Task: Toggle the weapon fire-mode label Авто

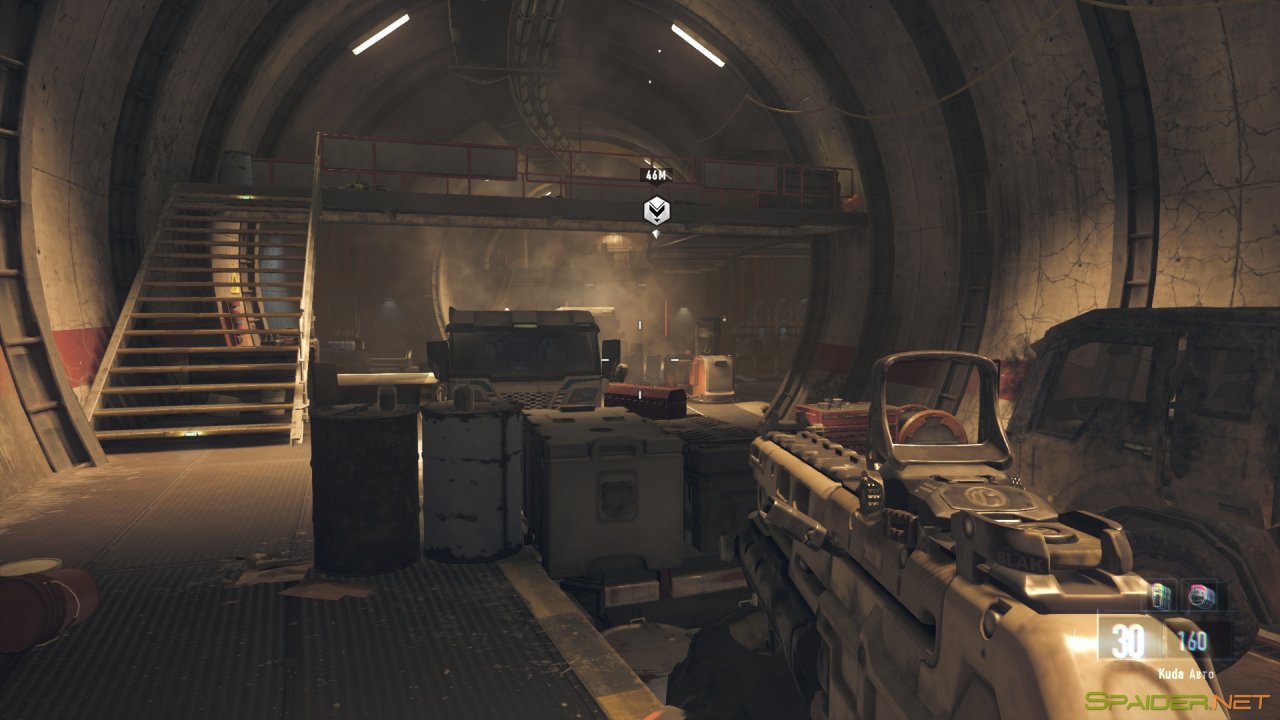Action: pyautogui.click(x=1202, y=673)
